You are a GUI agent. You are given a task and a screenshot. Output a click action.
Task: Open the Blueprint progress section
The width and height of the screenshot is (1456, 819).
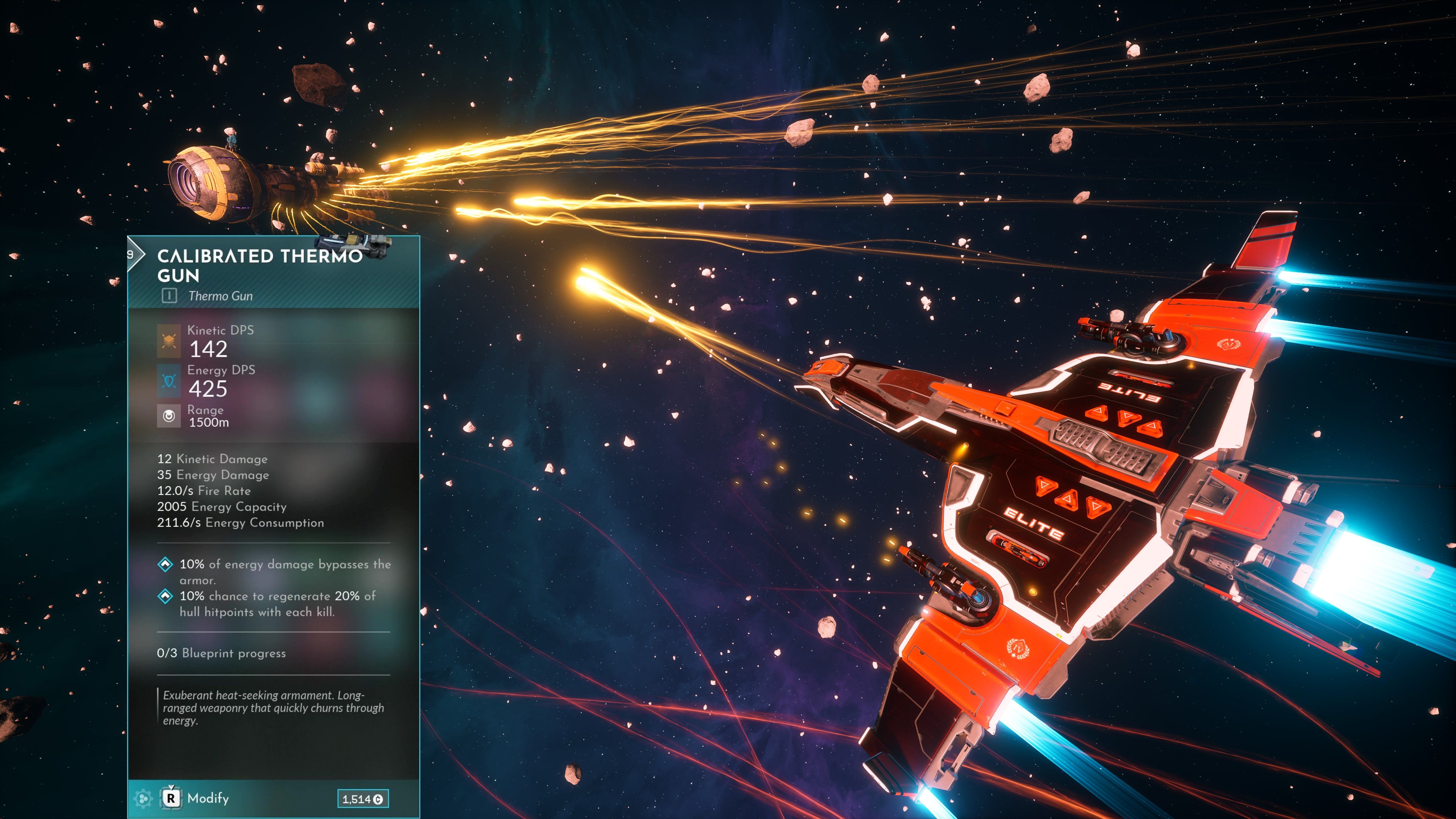click(222, 652)
